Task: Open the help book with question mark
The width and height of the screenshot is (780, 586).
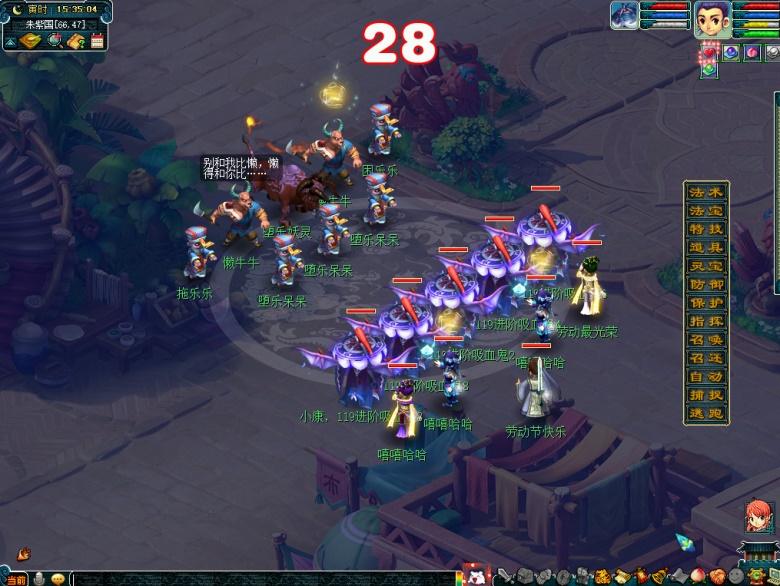Action: point(75,41)
